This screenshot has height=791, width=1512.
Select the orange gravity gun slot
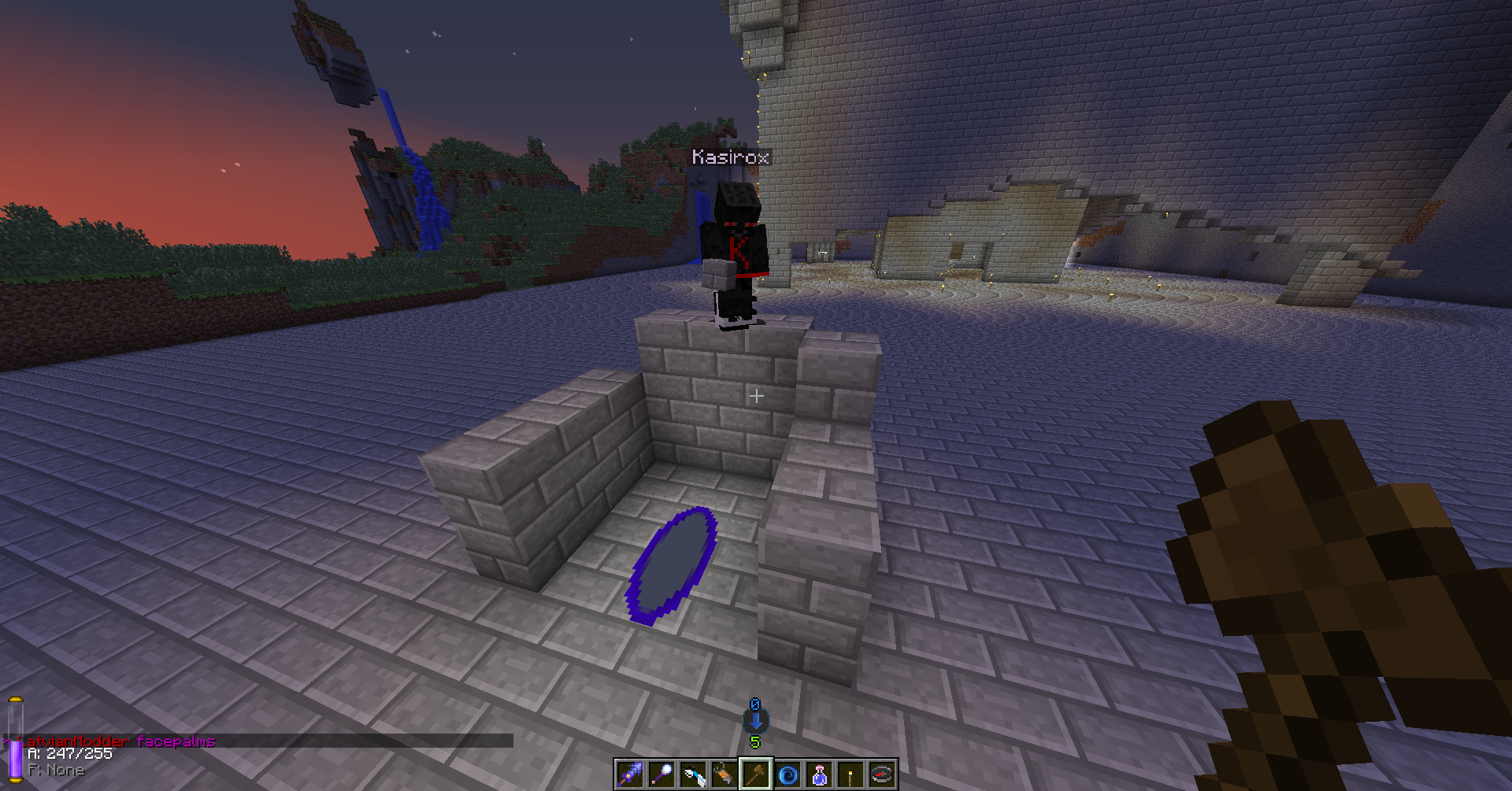click(x=724, y=774)
